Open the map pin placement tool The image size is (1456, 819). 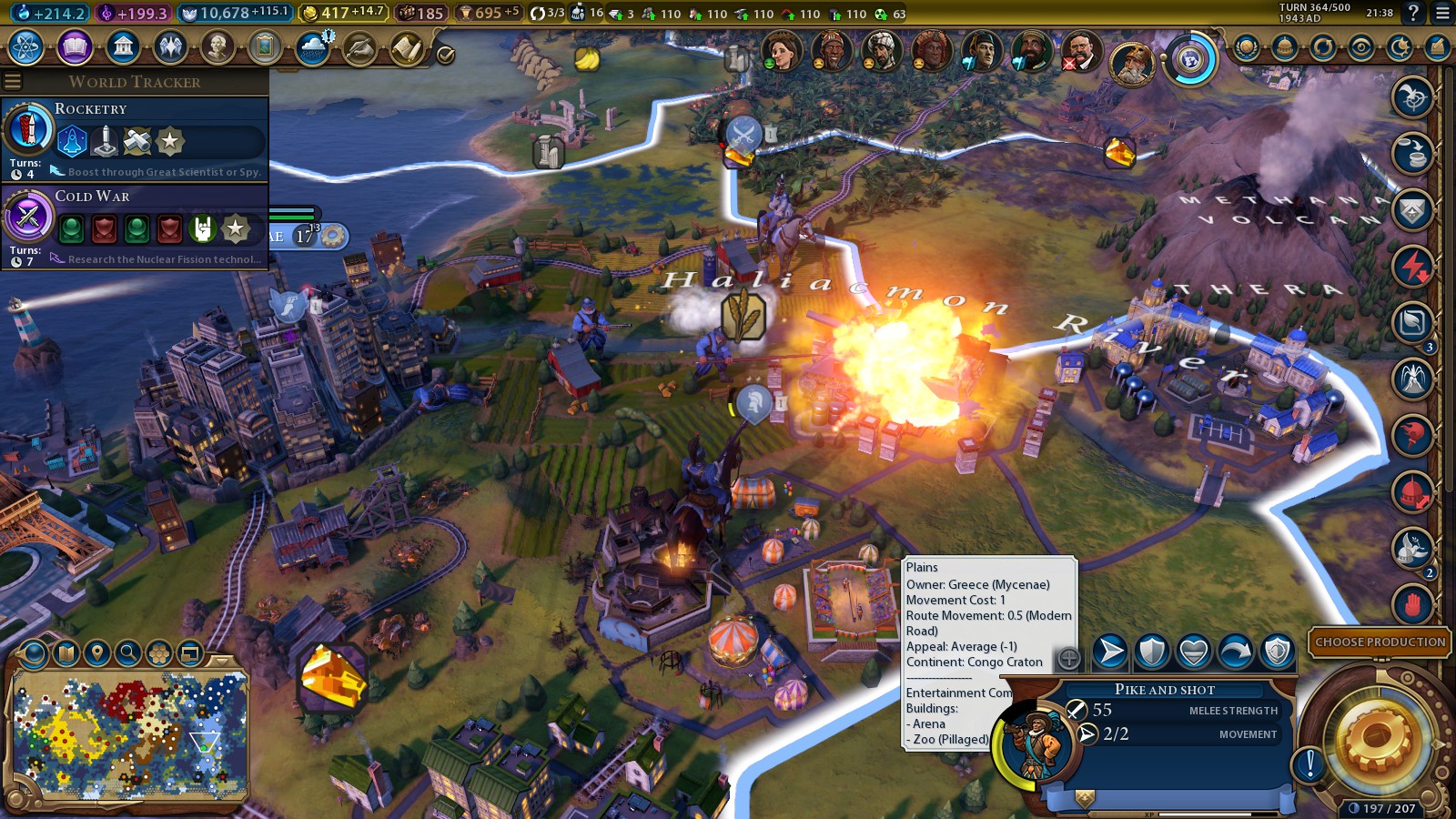point(97,652)
